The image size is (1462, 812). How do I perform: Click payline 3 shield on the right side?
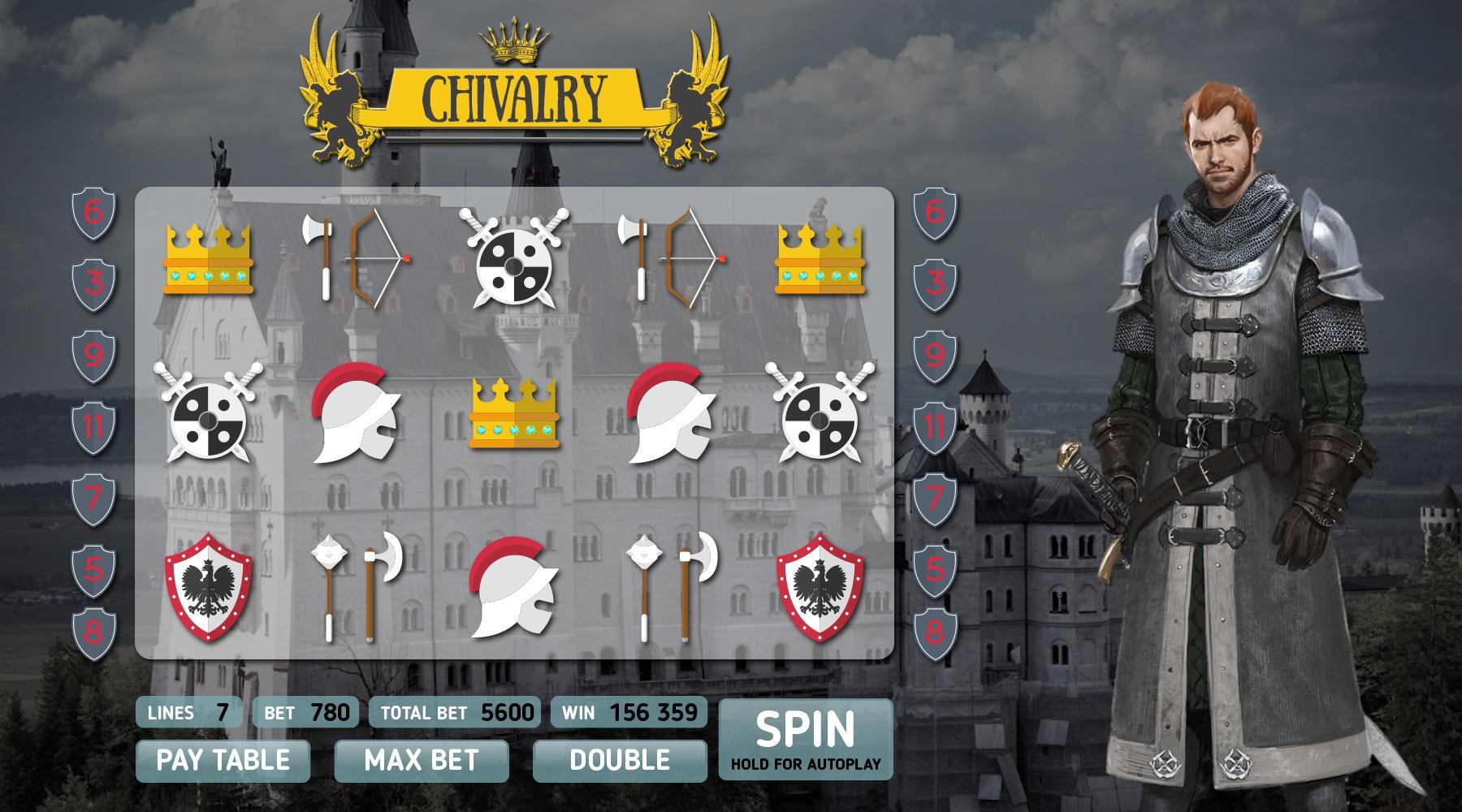pyautogui.click(x=936, y=283)
